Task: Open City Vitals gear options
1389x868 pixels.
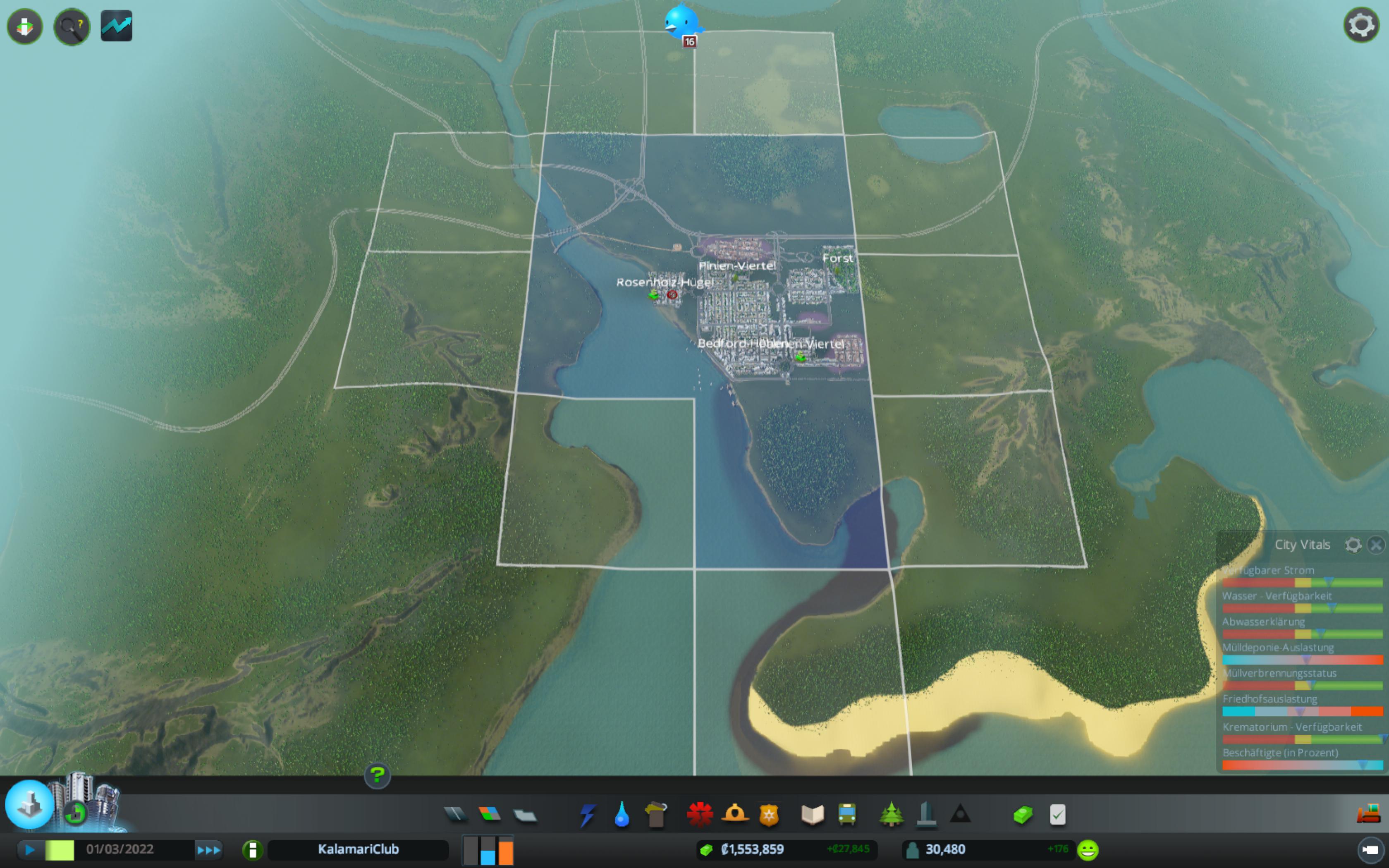Action: pyautogui.click(x=1353, y=544)
